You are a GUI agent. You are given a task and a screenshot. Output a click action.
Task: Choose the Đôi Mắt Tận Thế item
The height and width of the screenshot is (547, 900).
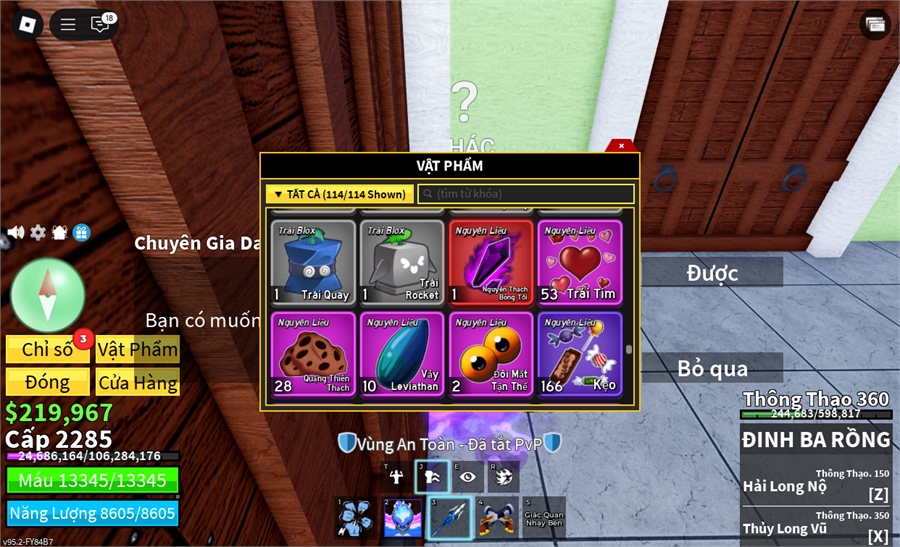coord(491,353)
